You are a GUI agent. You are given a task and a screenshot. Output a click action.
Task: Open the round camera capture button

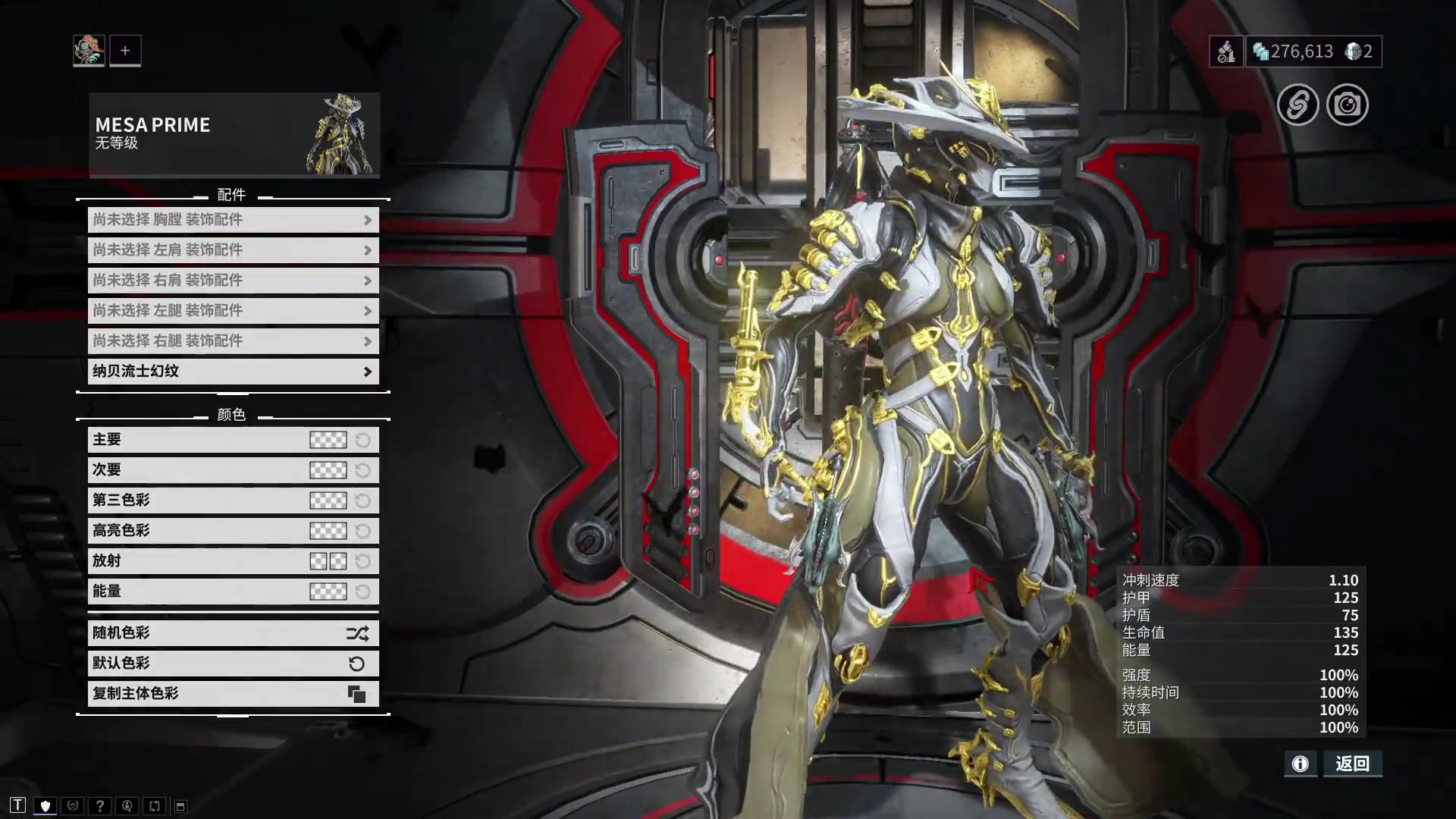tap(1347, 105)
